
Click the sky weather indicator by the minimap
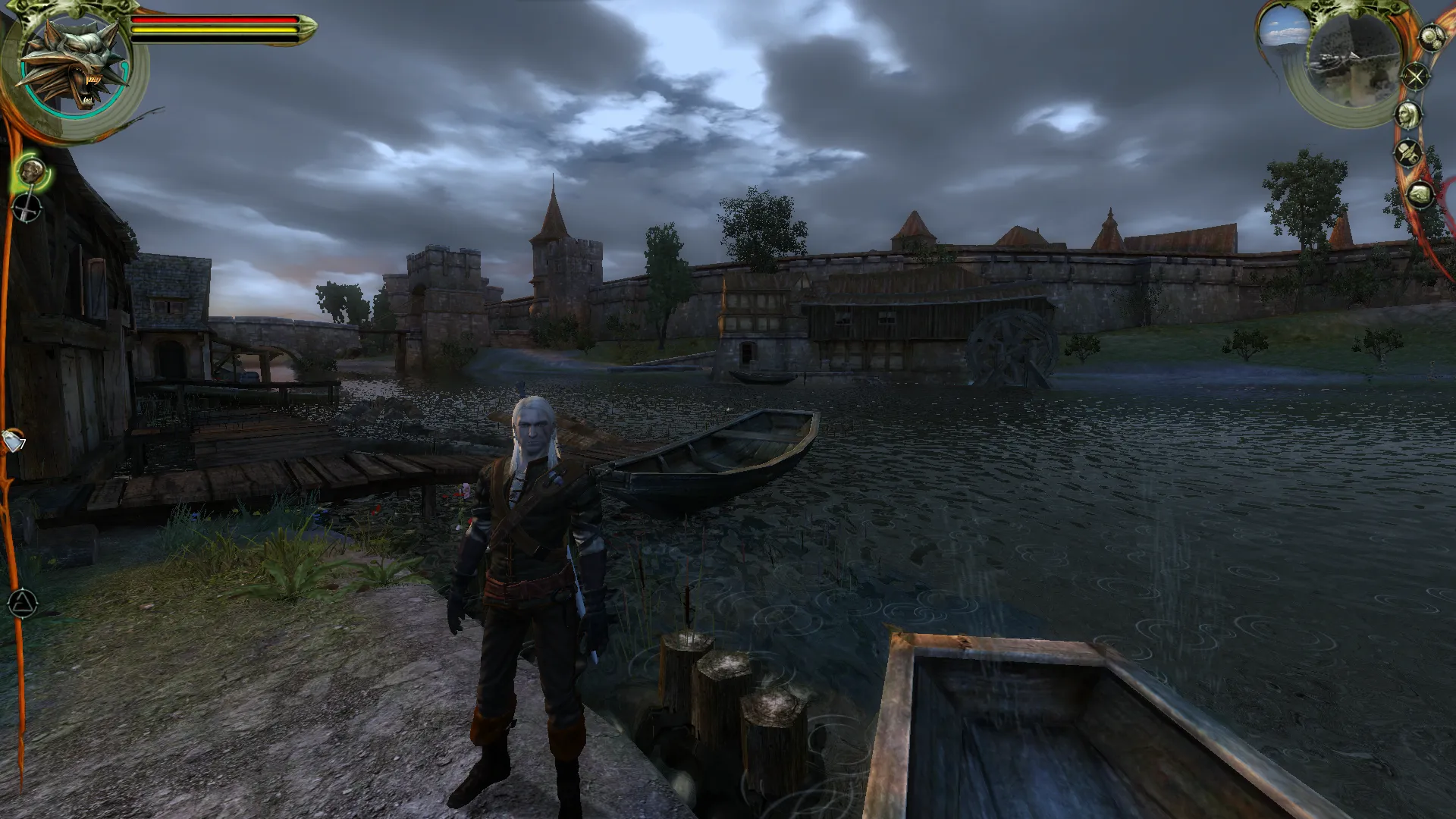[1285, 30]
